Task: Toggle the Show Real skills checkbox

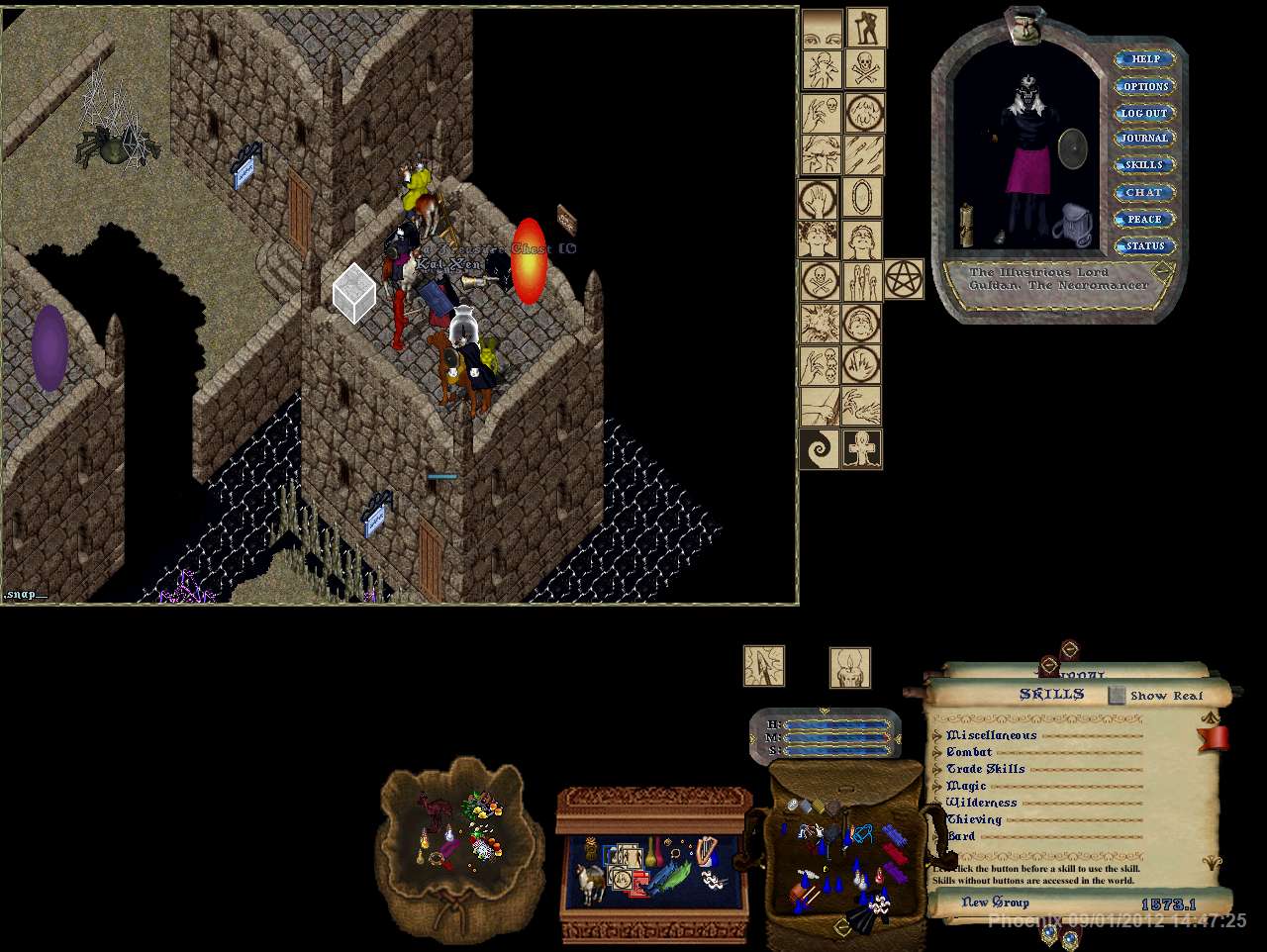Action: [1117, 696]
